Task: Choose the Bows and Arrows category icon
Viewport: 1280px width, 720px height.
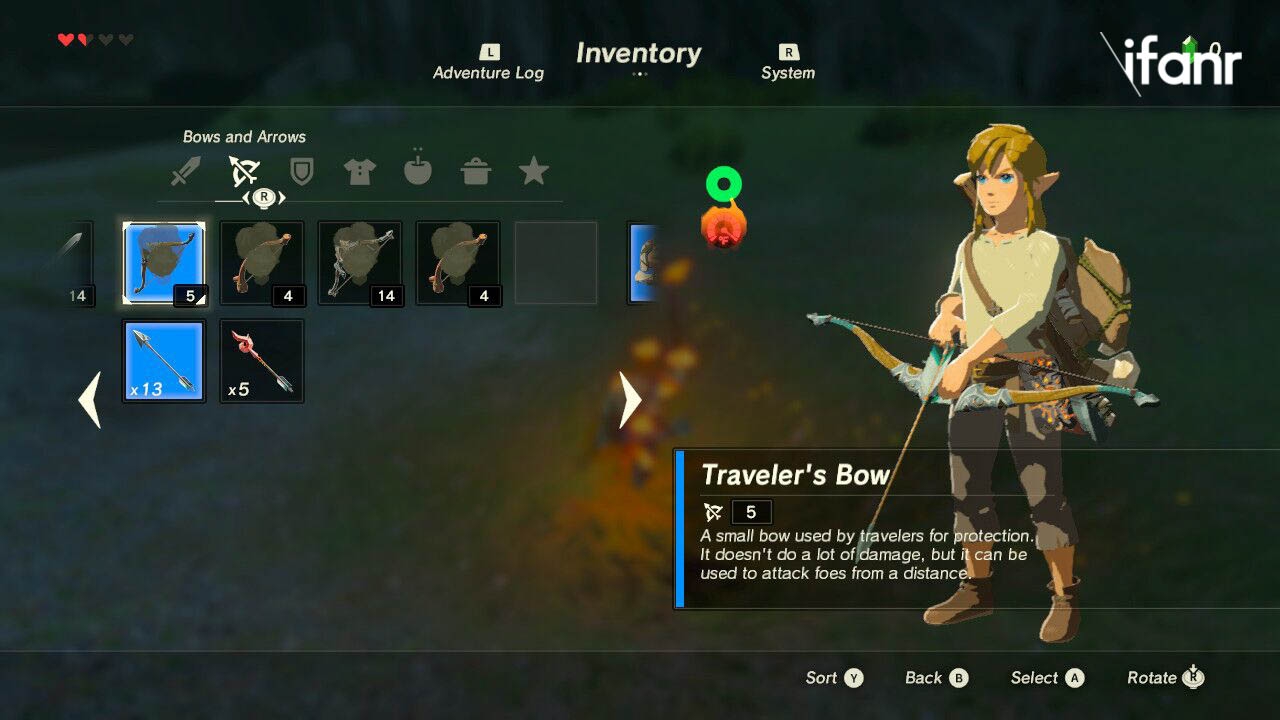Action: [243, 171]
